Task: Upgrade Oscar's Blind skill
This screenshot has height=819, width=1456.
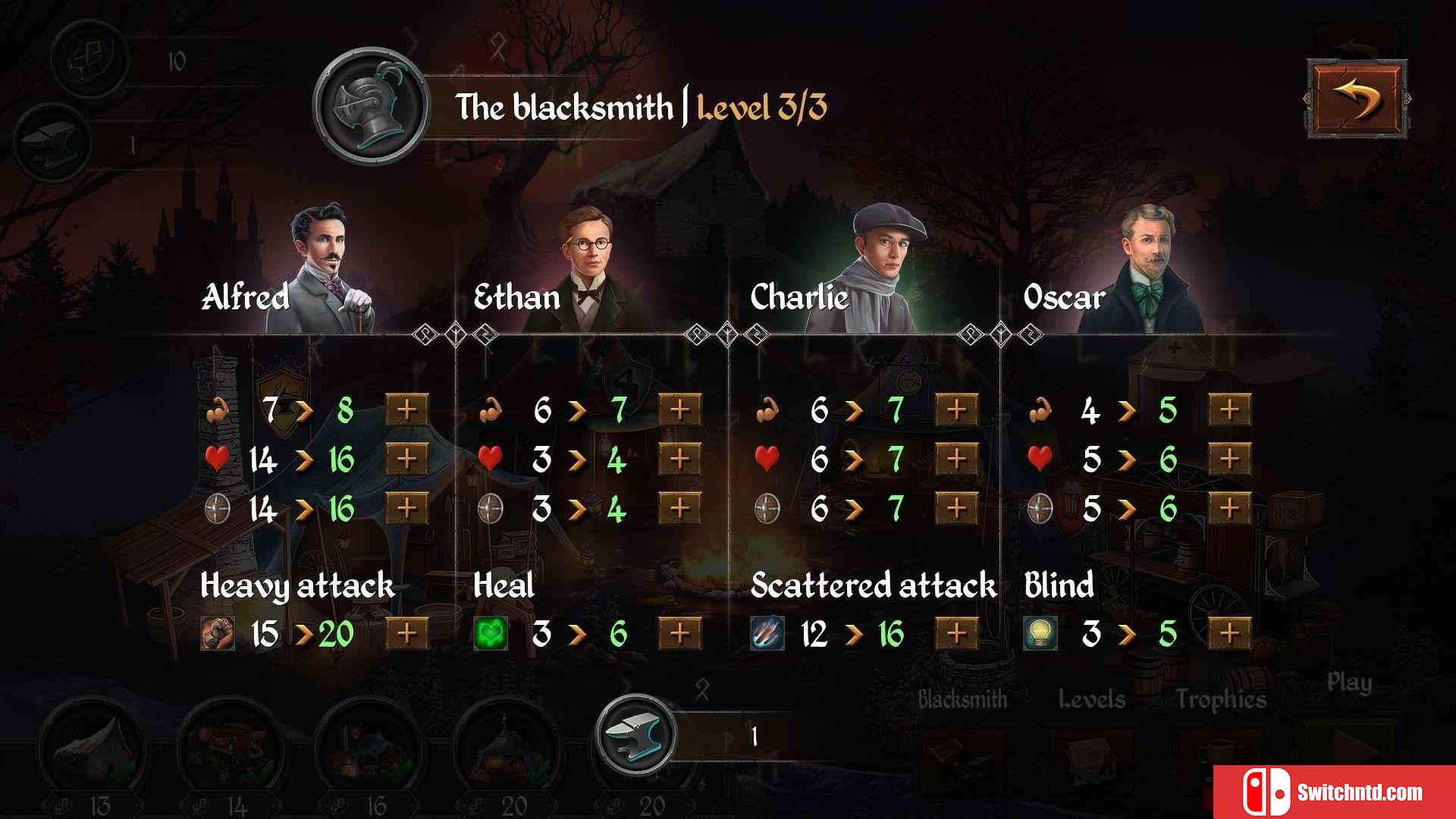Action: click(1229, 633)
